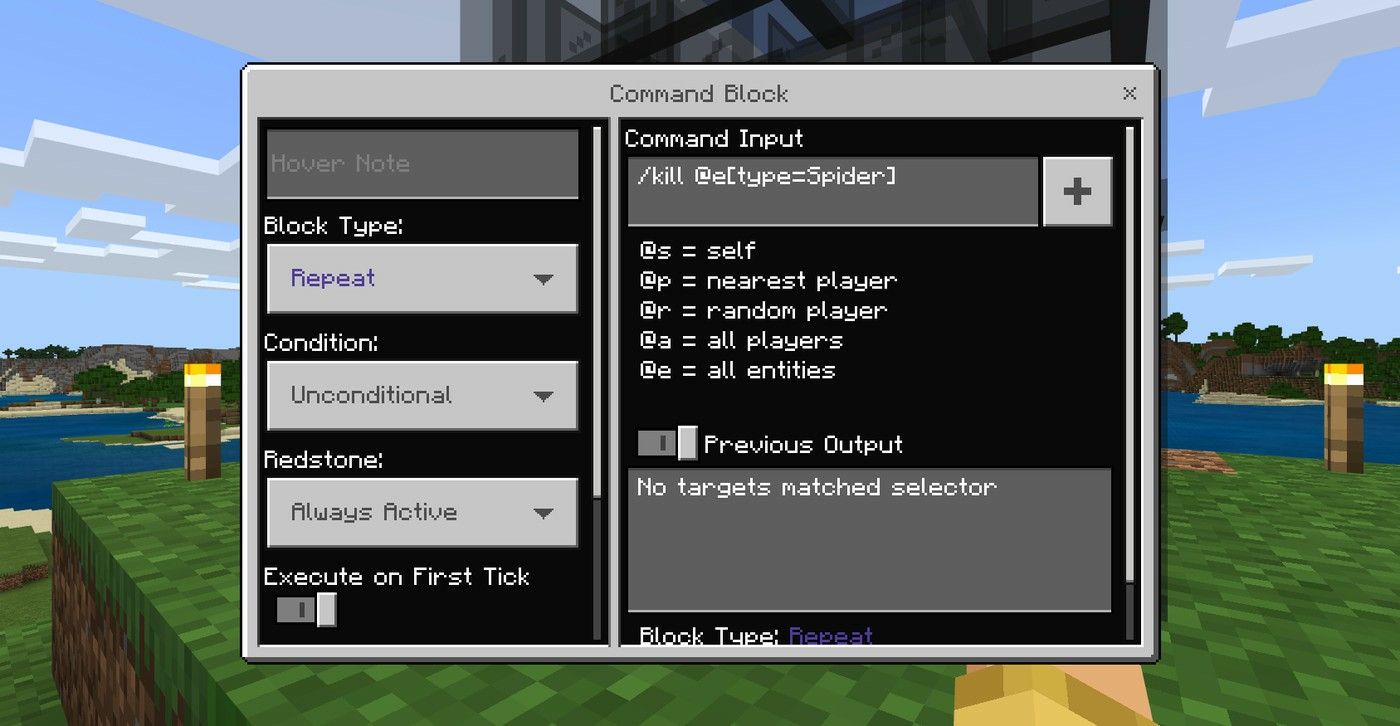The width and height of the screenshot is (1400, 726).
Task: Open the Block Type dropdown showing Repeat
Action: tap(420, 279)
